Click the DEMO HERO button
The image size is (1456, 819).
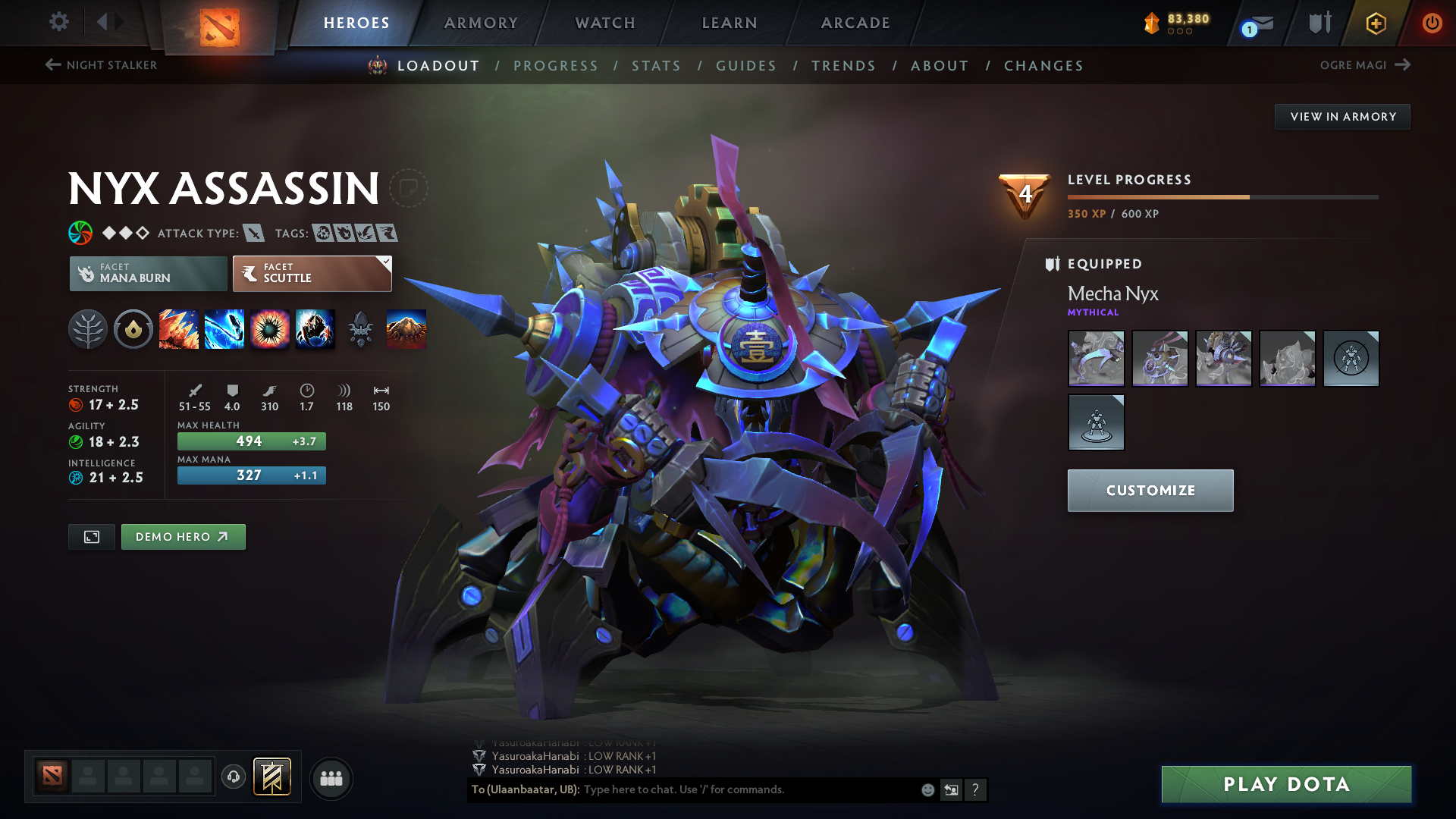point(183,536)
